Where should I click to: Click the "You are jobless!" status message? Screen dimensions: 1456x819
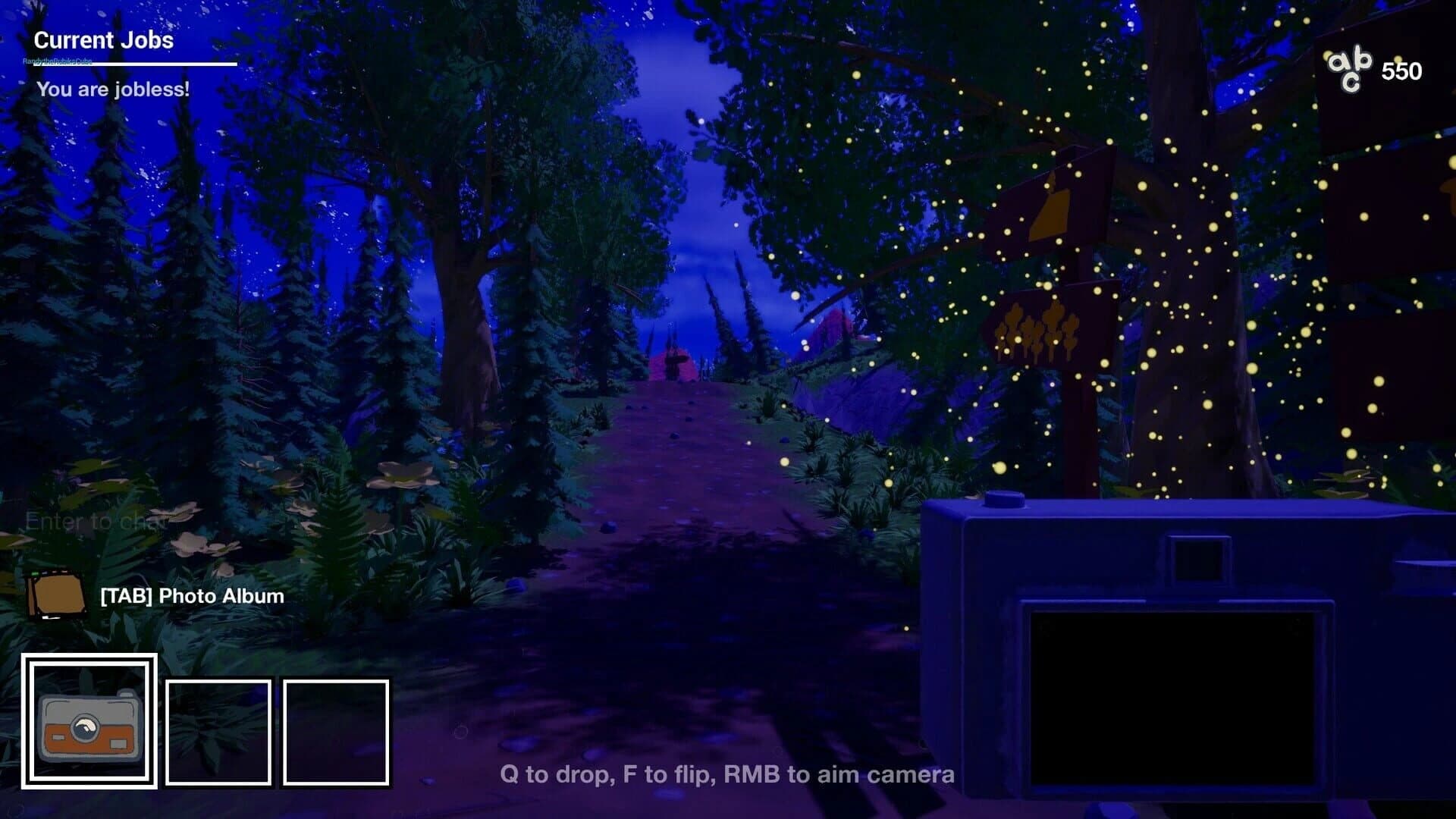114,90
